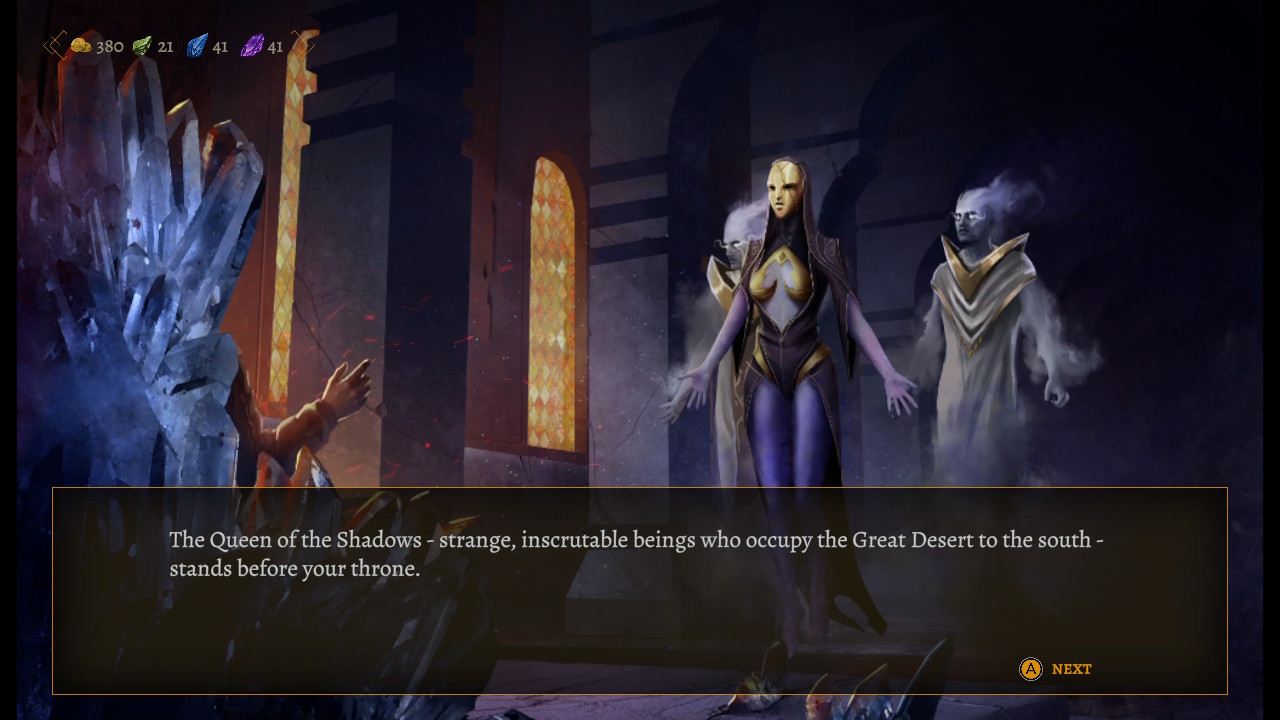Click the gold coins resource icon
This screenshot has height=720, width=1280.
[85, 45]
